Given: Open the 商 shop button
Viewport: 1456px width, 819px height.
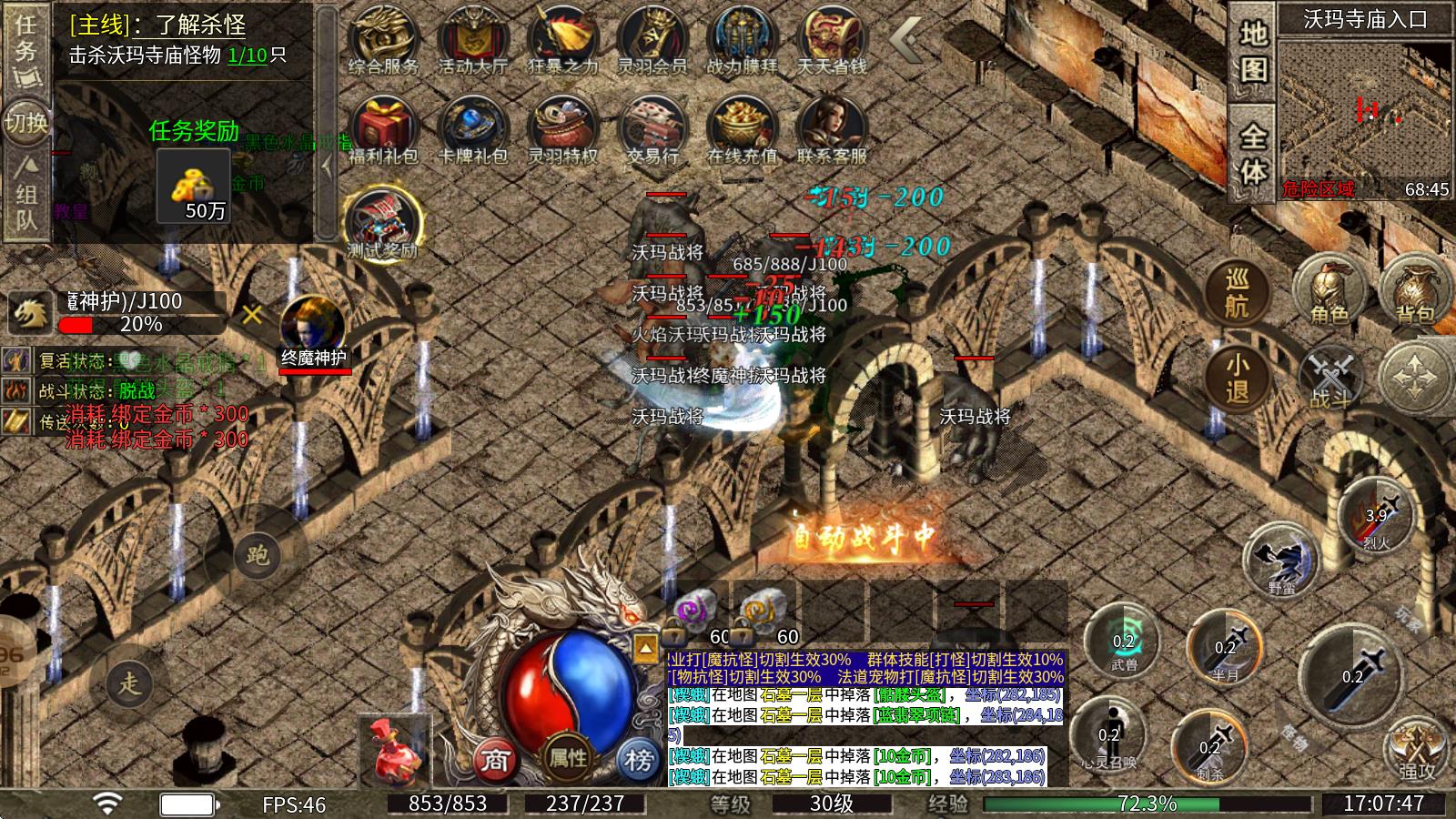Looking at the screenshot, I should tap(494, 759).
